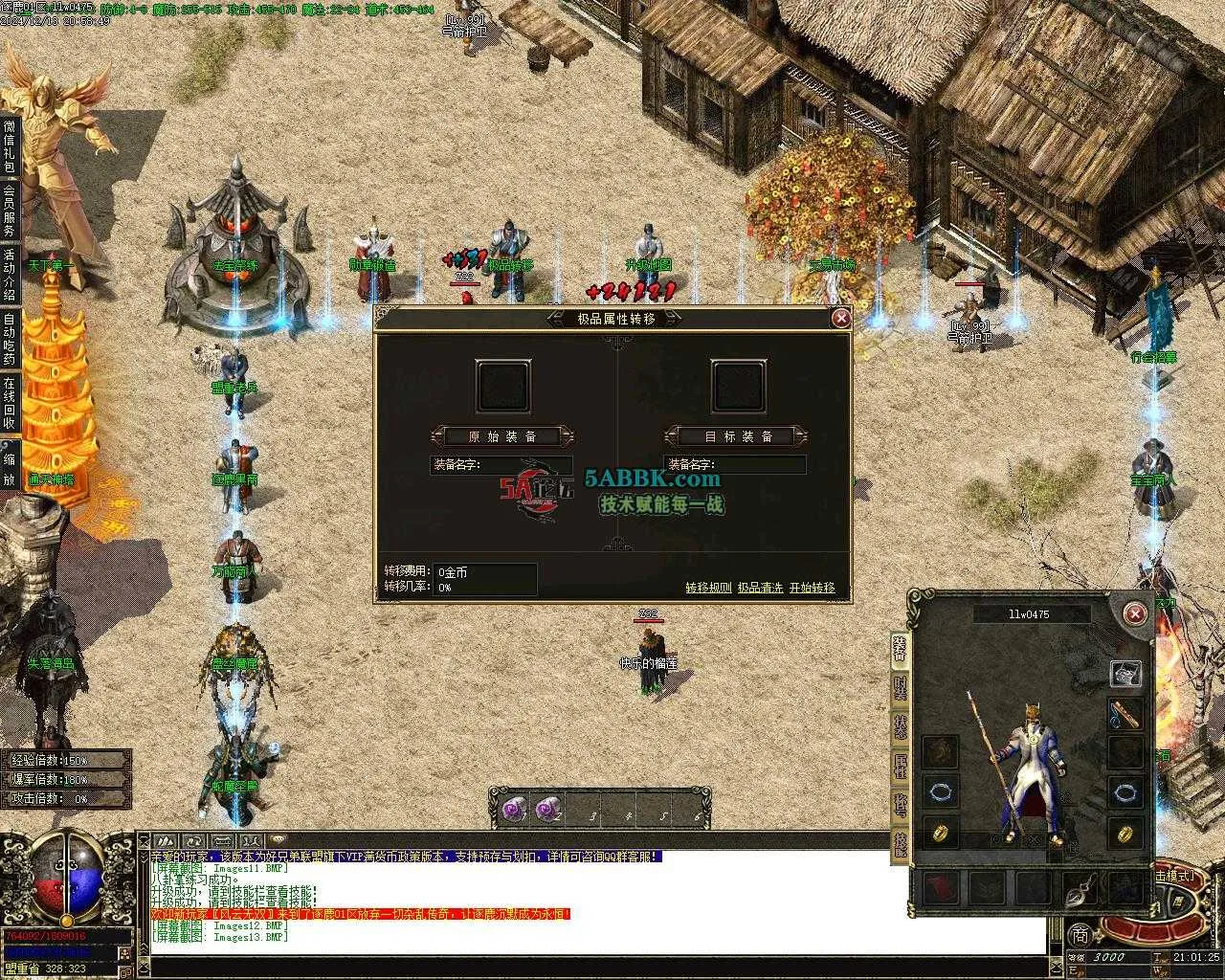Close the 极品属性转移 transfer window
The width and height of the screenshot is (1225, 980).
pyautogui.click(x=840, y=318)
